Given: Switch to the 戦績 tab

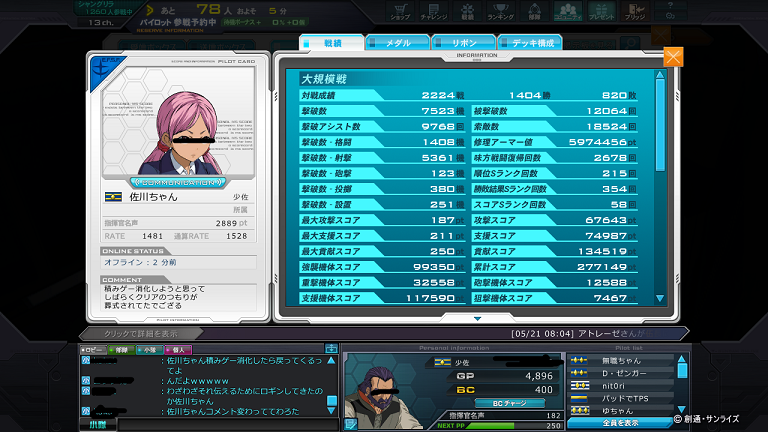Looking at the screenshot, I should click(x=331, y=43).
